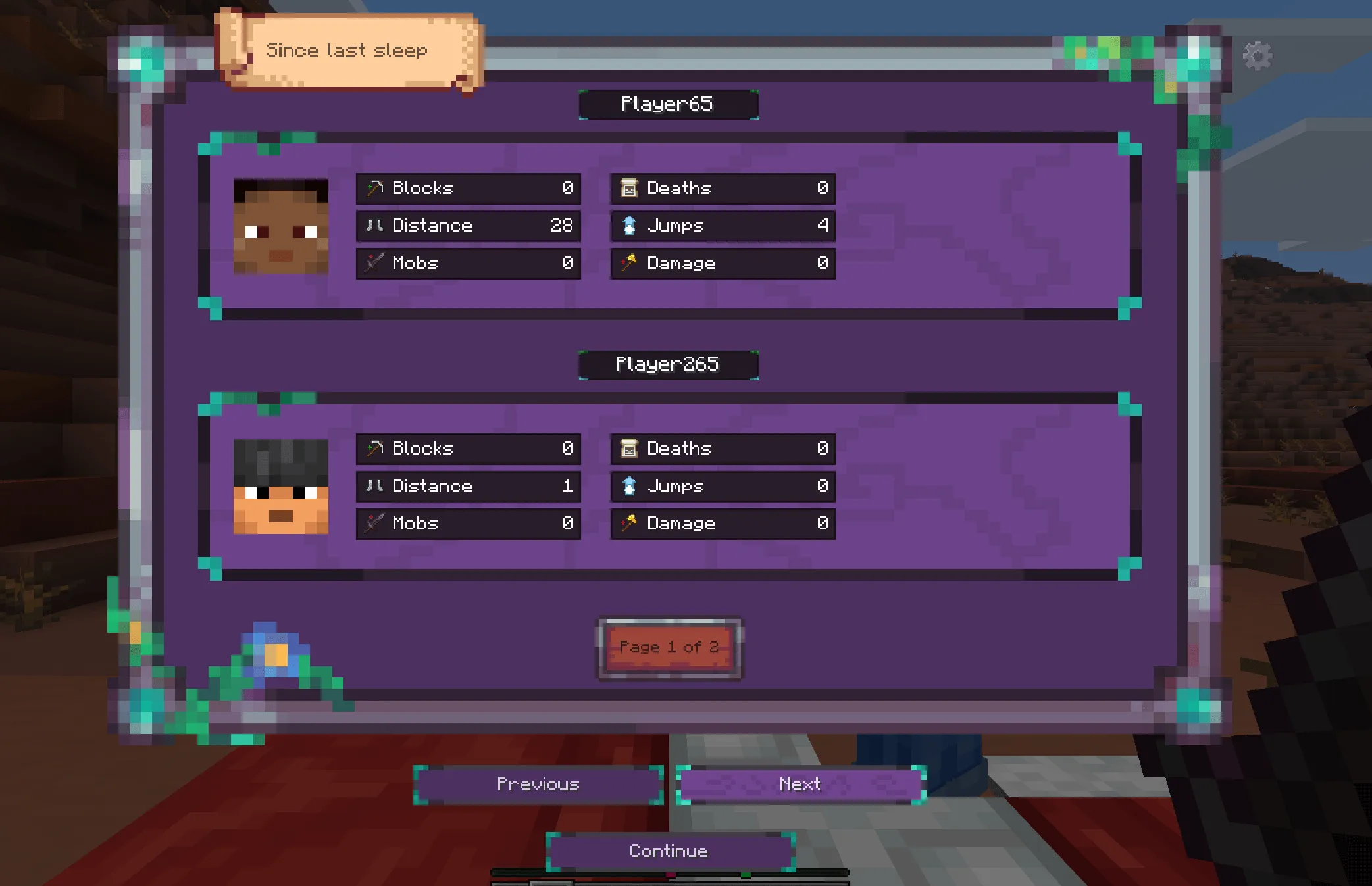This screenshot has height=886, width=1372.
Task: Click the Deaths icon in Player265's panel
Action: (630, 448)
